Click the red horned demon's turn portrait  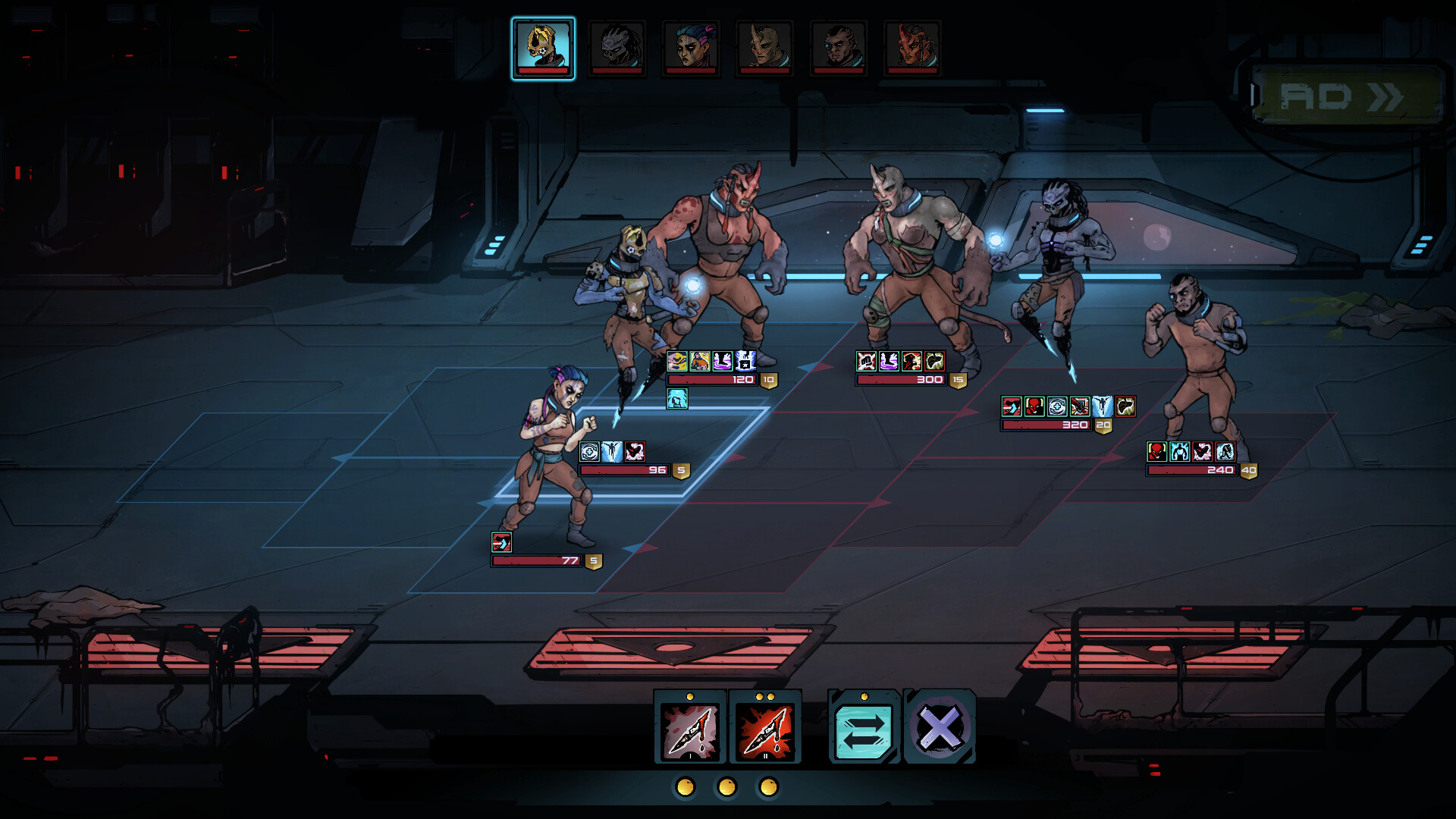pos(912,48)
